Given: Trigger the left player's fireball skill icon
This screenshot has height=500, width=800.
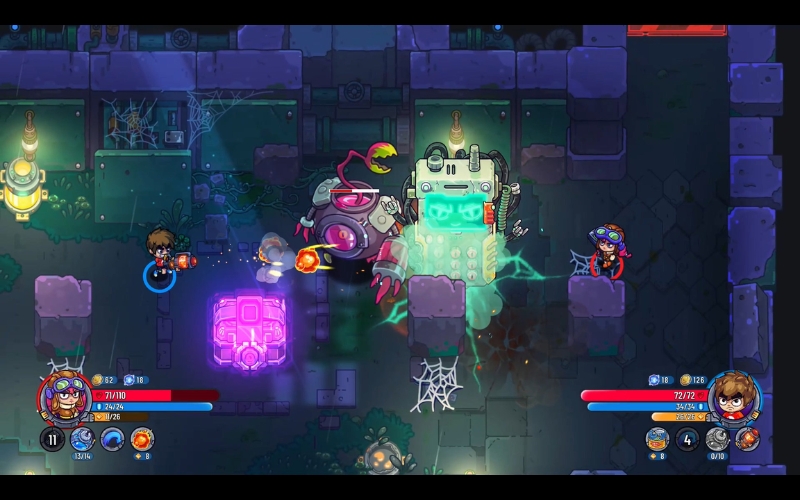Looking at the screenshot, I should coord(142,438).
